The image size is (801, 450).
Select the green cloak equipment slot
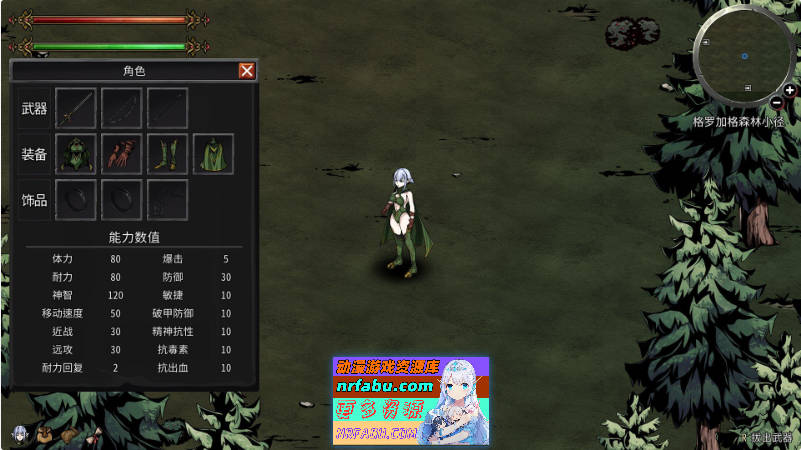point(213,153)
